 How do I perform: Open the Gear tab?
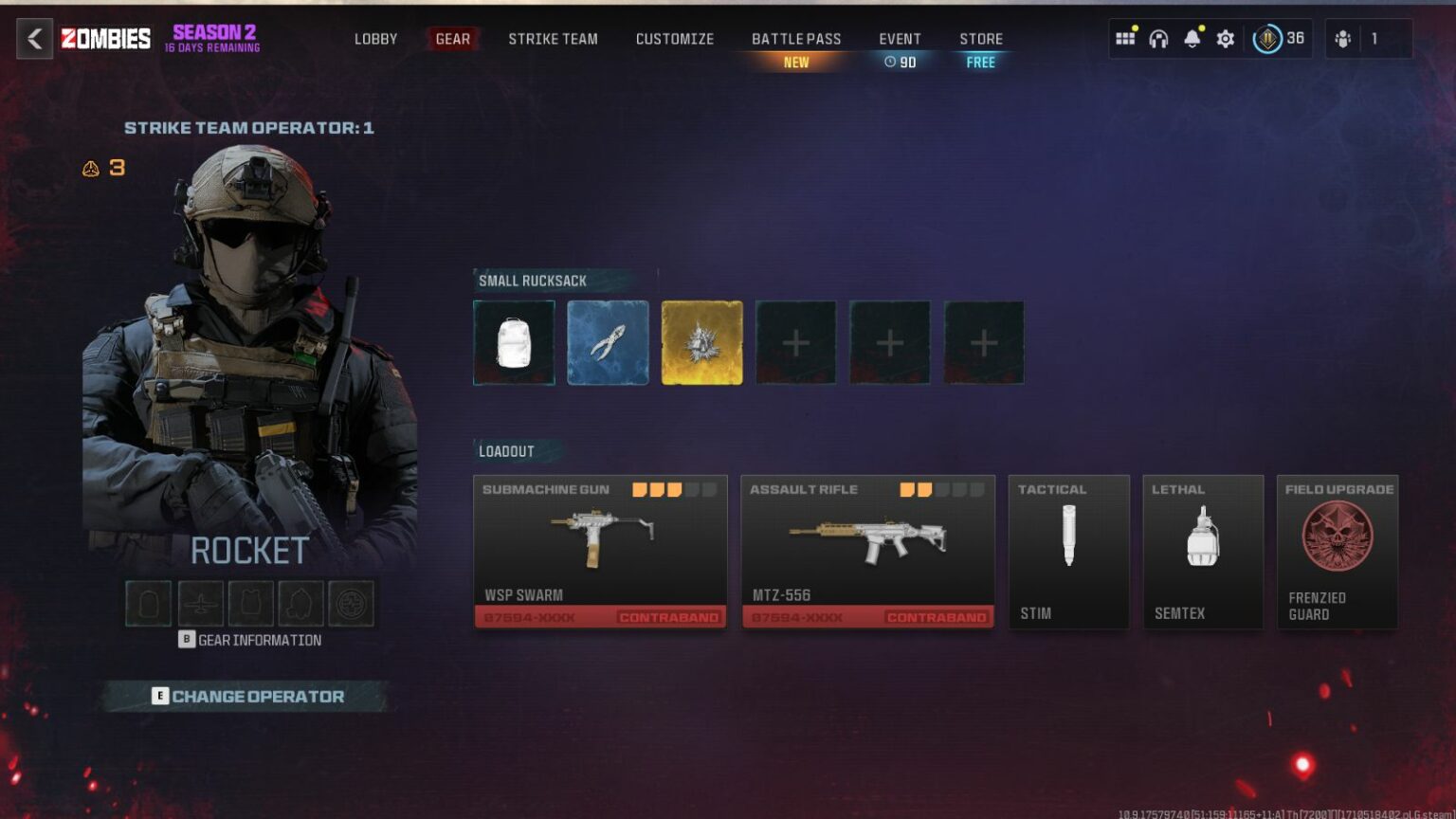tap(452, 39)
